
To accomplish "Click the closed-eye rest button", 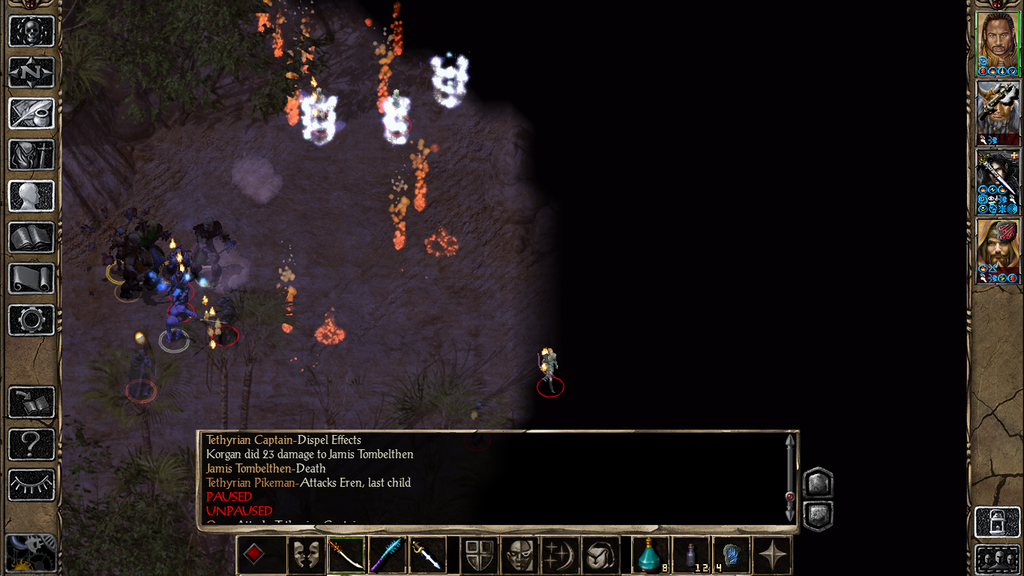I will pos(31,485).
